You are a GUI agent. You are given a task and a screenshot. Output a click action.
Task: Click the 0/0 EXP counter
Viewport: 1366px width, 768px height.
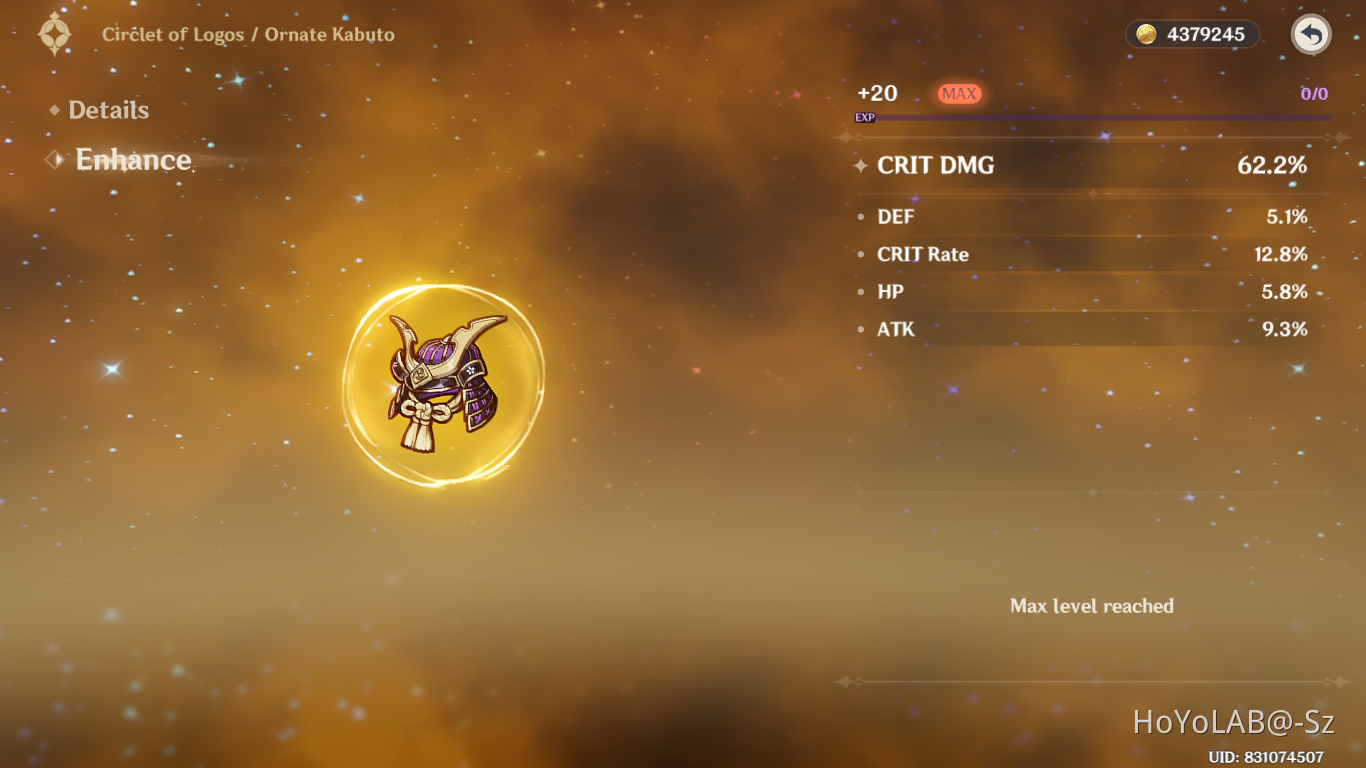point(1317,93)
